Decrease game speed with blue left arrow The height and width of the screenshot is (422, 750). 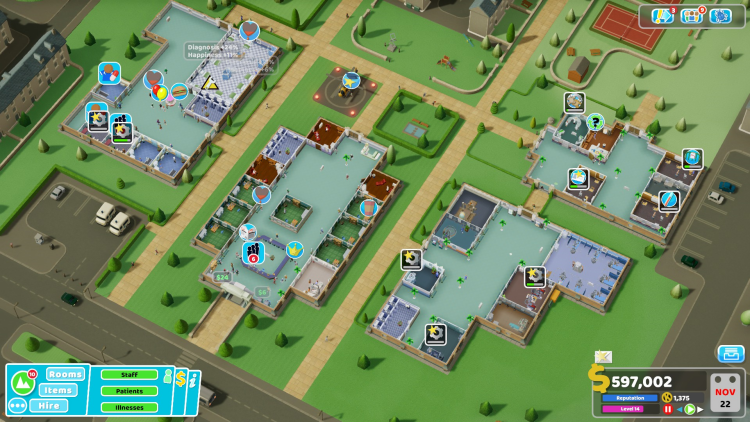click(x=679, y=409)
